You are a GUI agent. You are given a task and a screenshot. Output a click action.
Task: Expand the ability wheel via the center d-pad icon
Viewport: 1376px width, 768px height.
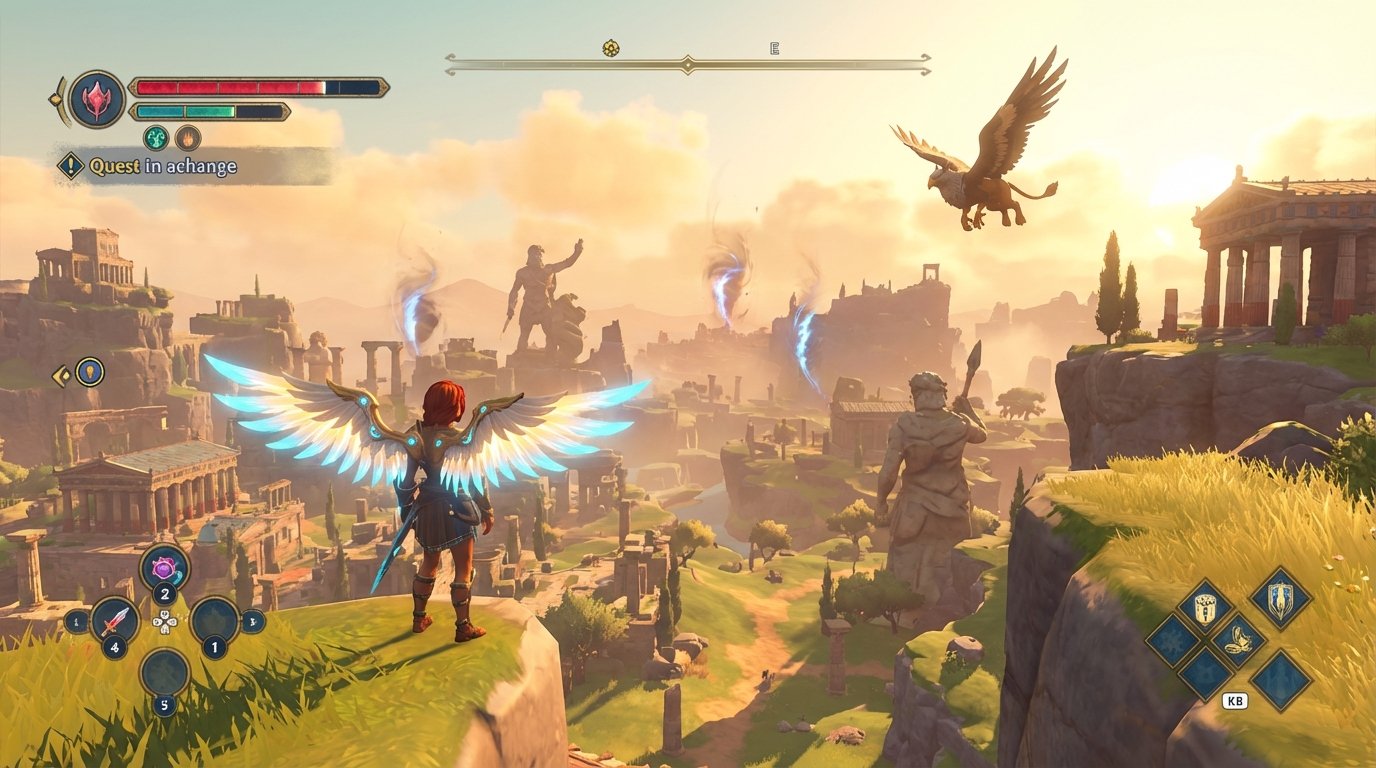point(165,622)
